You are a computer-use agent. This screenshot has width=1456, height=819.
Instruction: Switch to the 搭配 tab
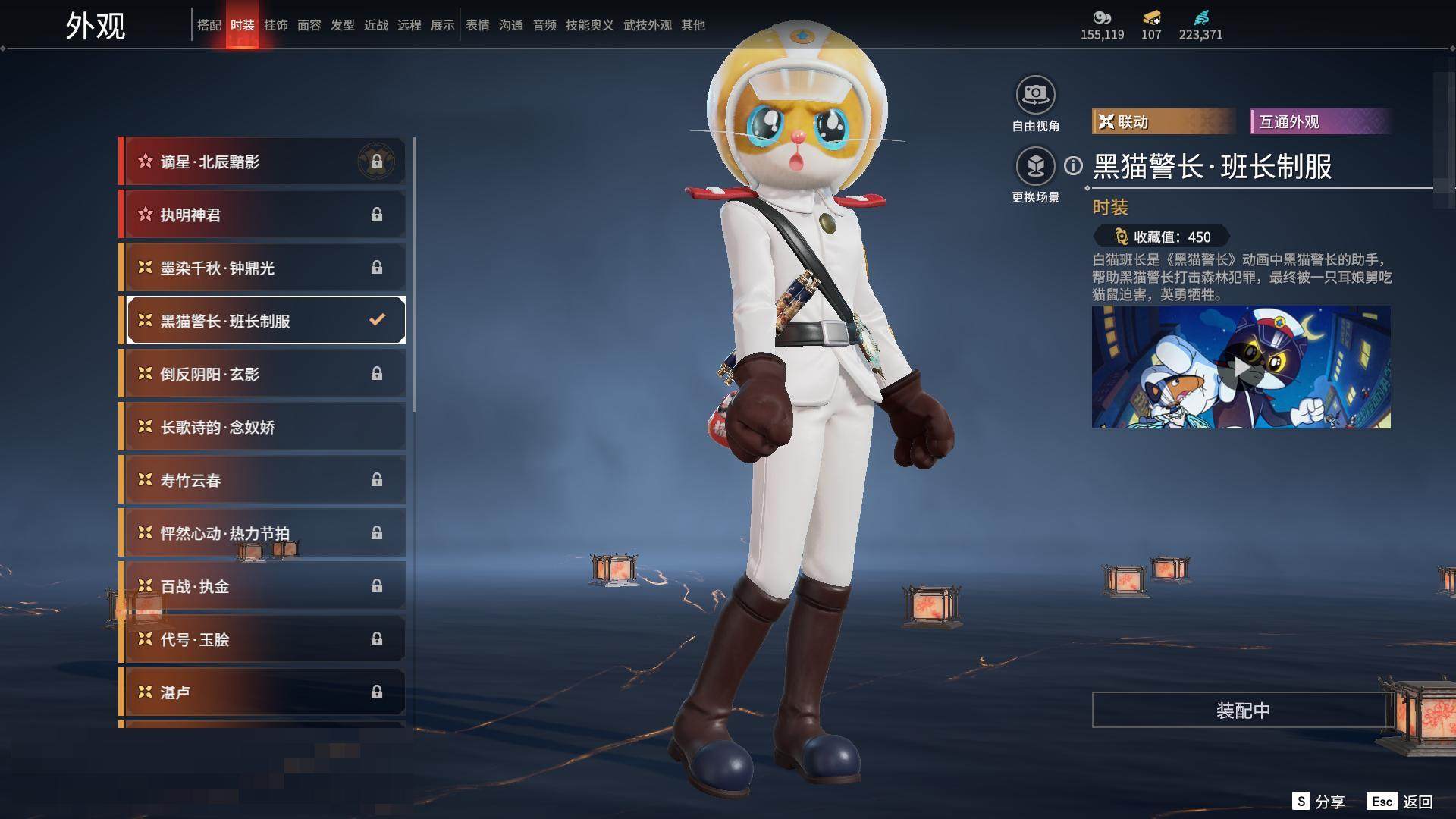pos(209,25)
